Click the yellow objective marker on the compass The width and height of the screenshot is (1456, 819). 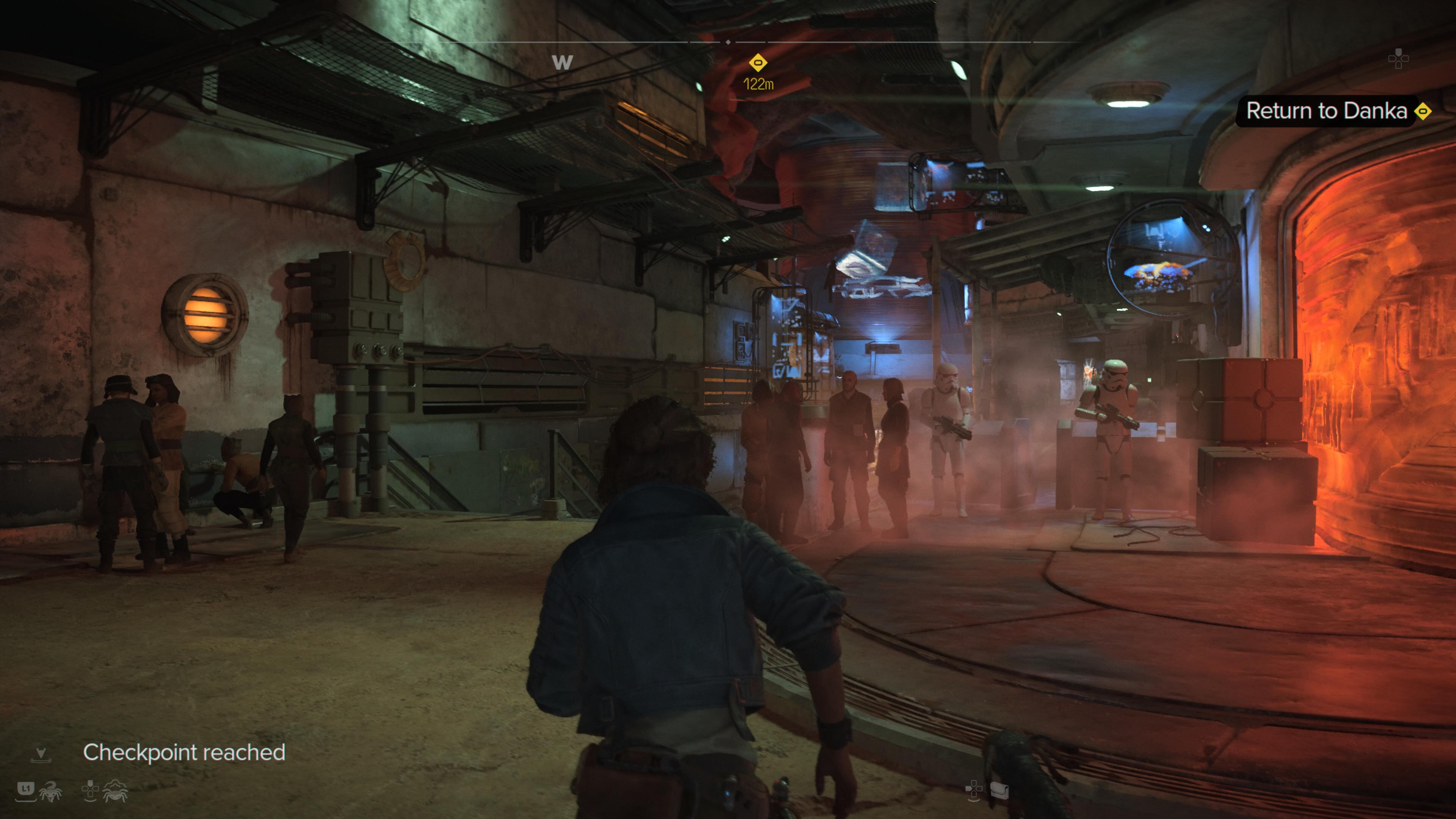[758, 63]
